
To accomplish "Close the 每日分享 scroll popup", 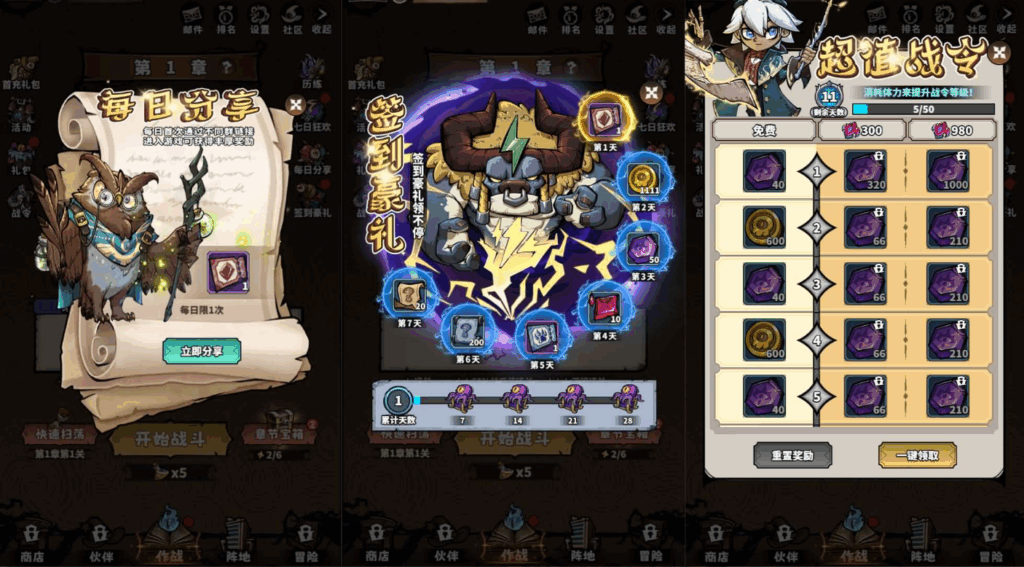I will pyautogui.click(x=295, y=104).
